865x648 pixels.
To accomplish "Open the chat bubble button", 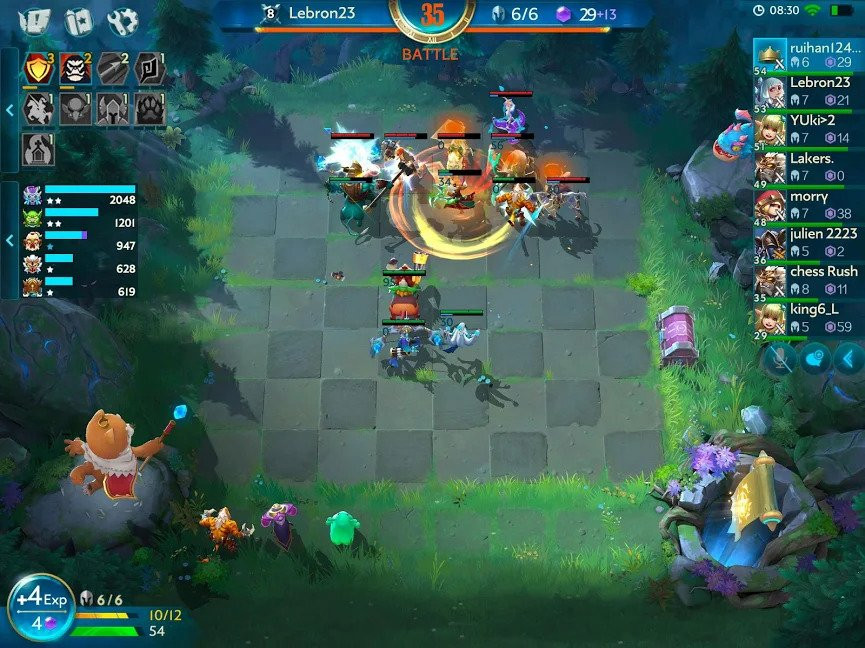I will [815, 358].
